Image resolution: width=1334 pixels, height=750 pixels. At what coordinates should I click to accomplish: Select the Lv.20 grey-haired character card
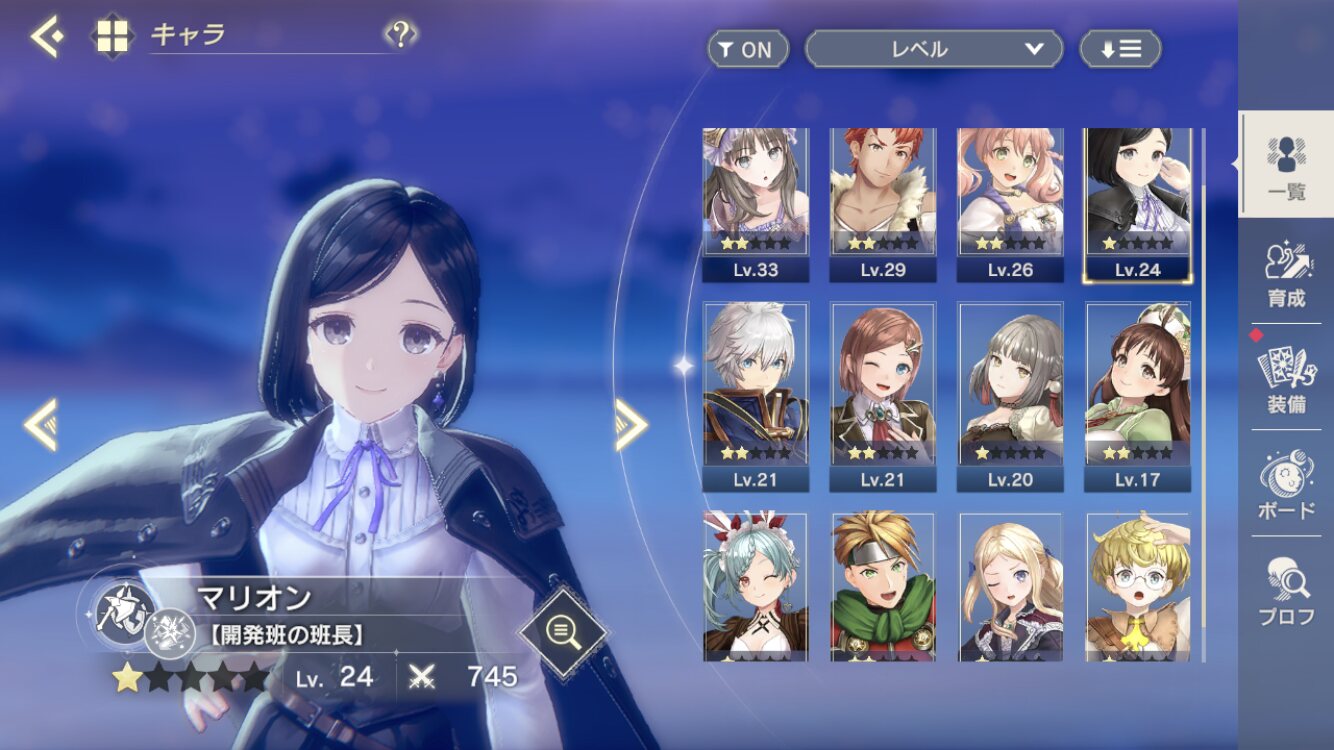point(1010,396)
